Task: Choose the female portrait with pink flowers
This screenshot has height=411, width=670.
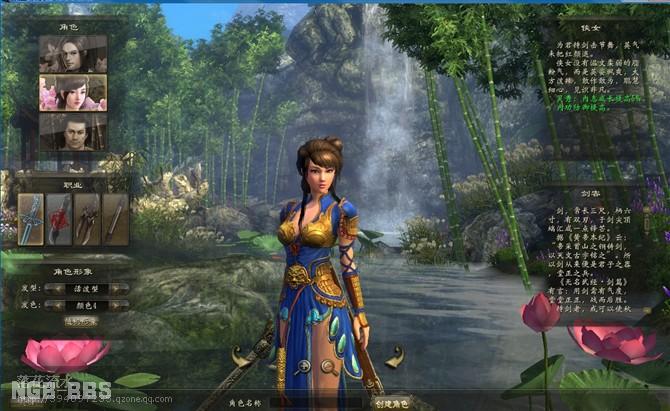Action: pyautogui.click(x=73, y=92)
